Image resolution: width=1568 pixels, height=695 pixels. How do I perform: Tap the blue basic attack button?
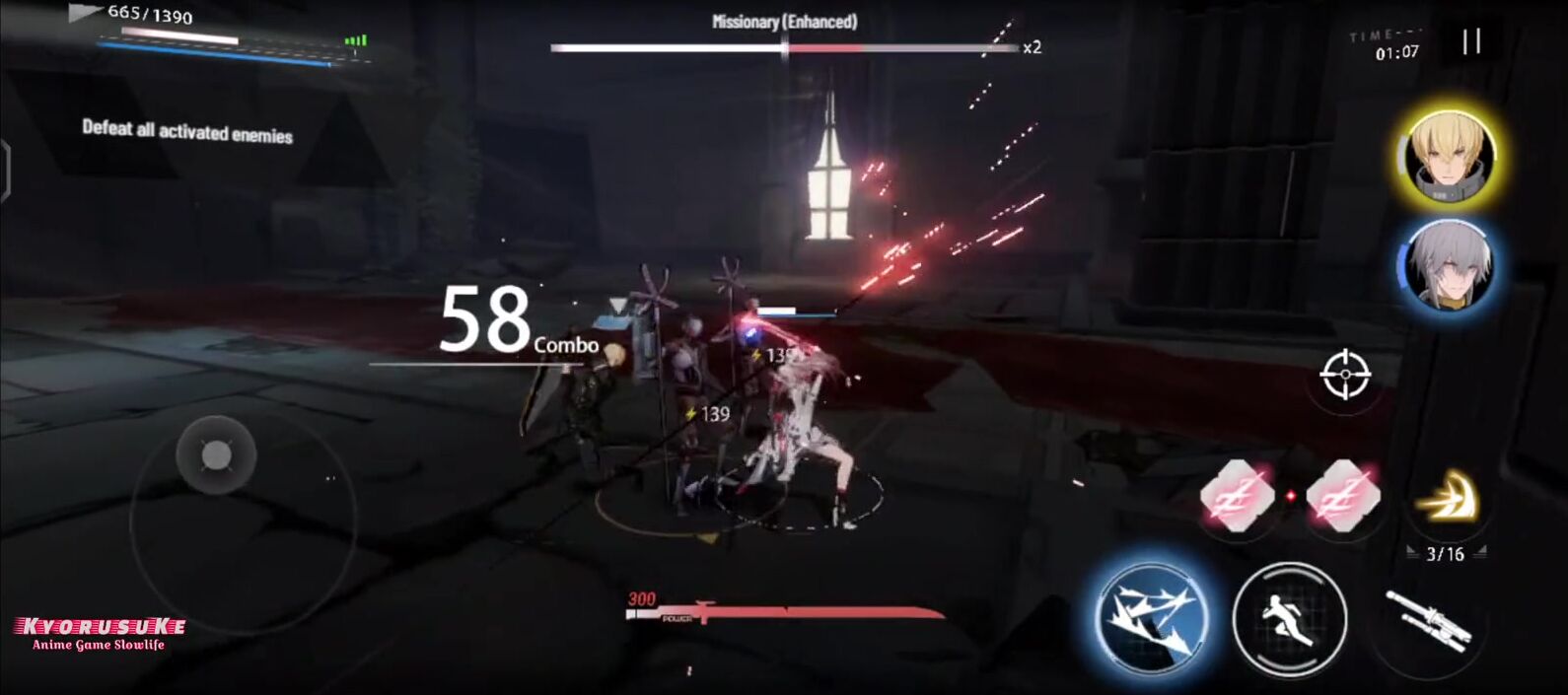coord(1152,618)
